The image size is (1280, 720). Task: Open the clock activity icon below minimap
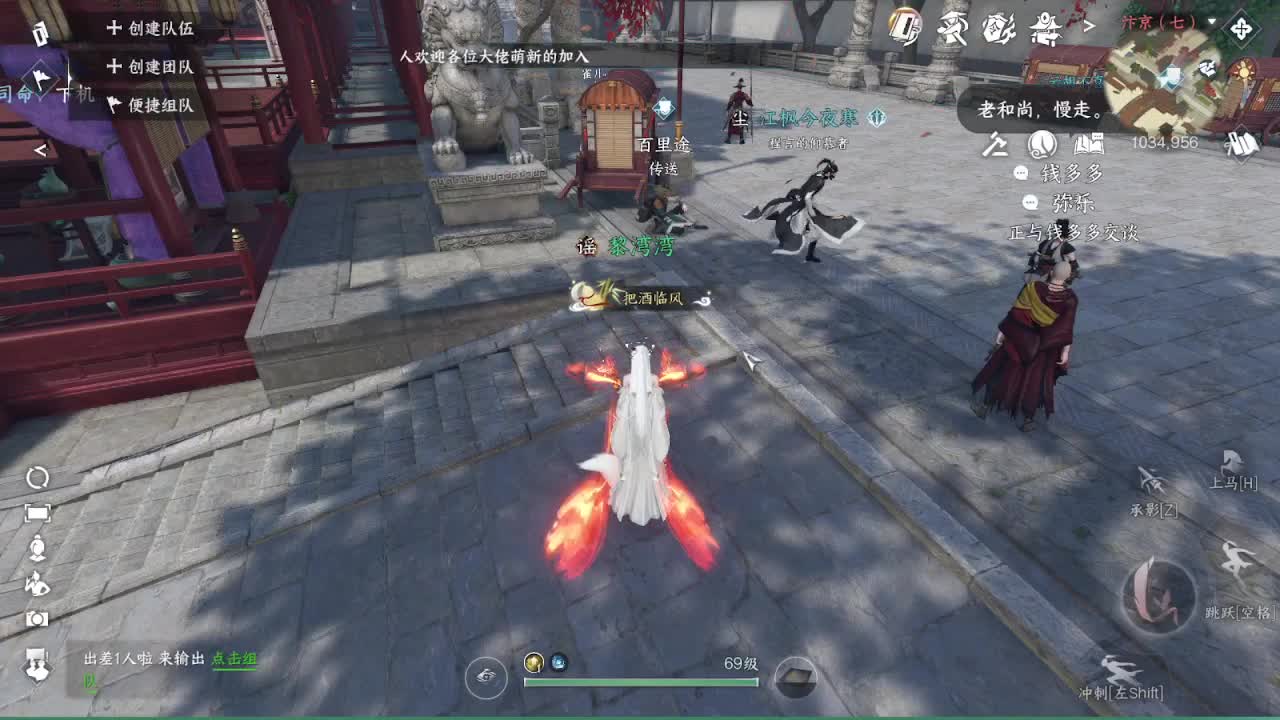pos(1041,145)
